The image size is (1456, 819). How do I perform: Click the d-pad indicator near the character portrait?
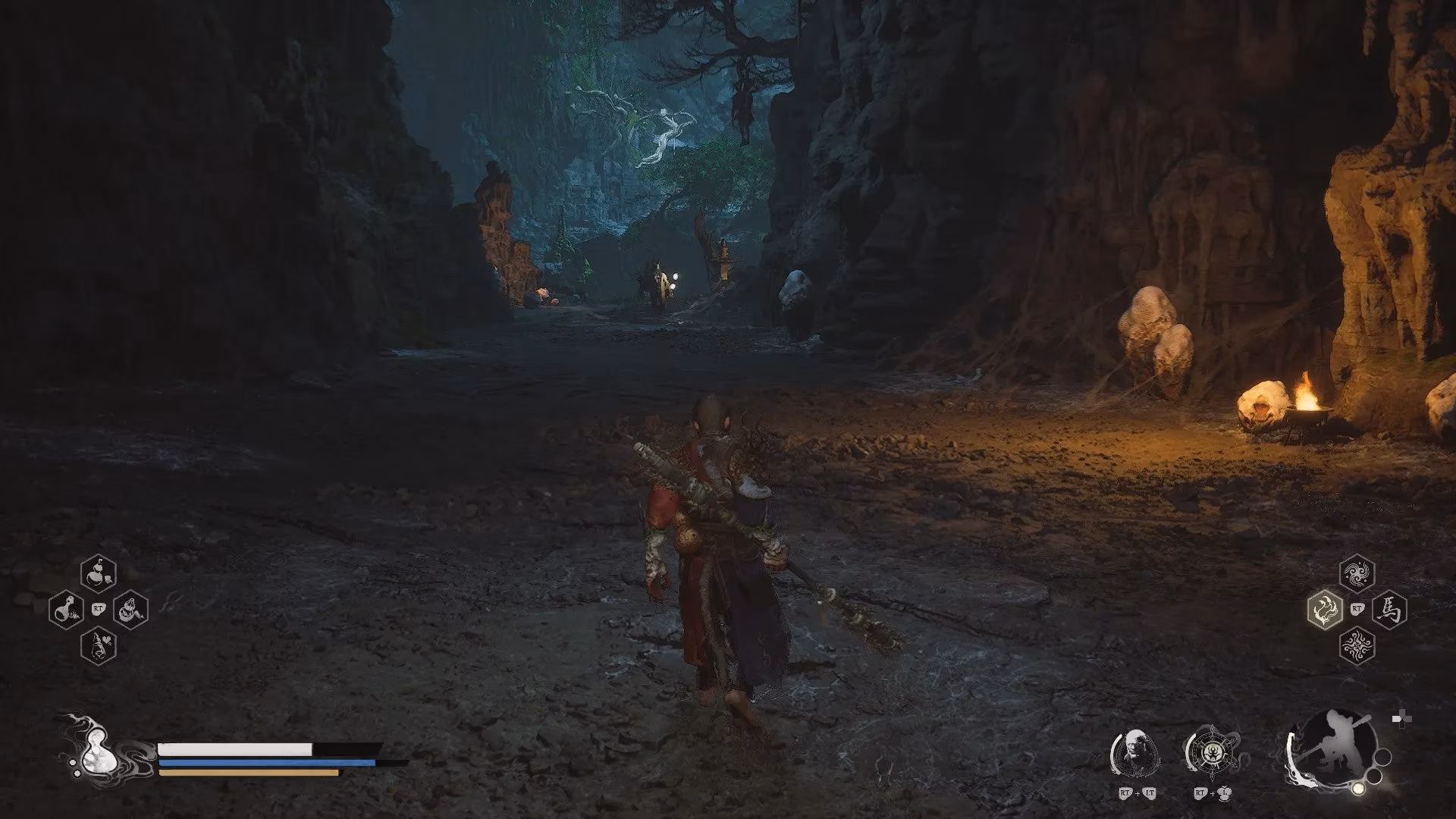click(x=1401, y=718)
